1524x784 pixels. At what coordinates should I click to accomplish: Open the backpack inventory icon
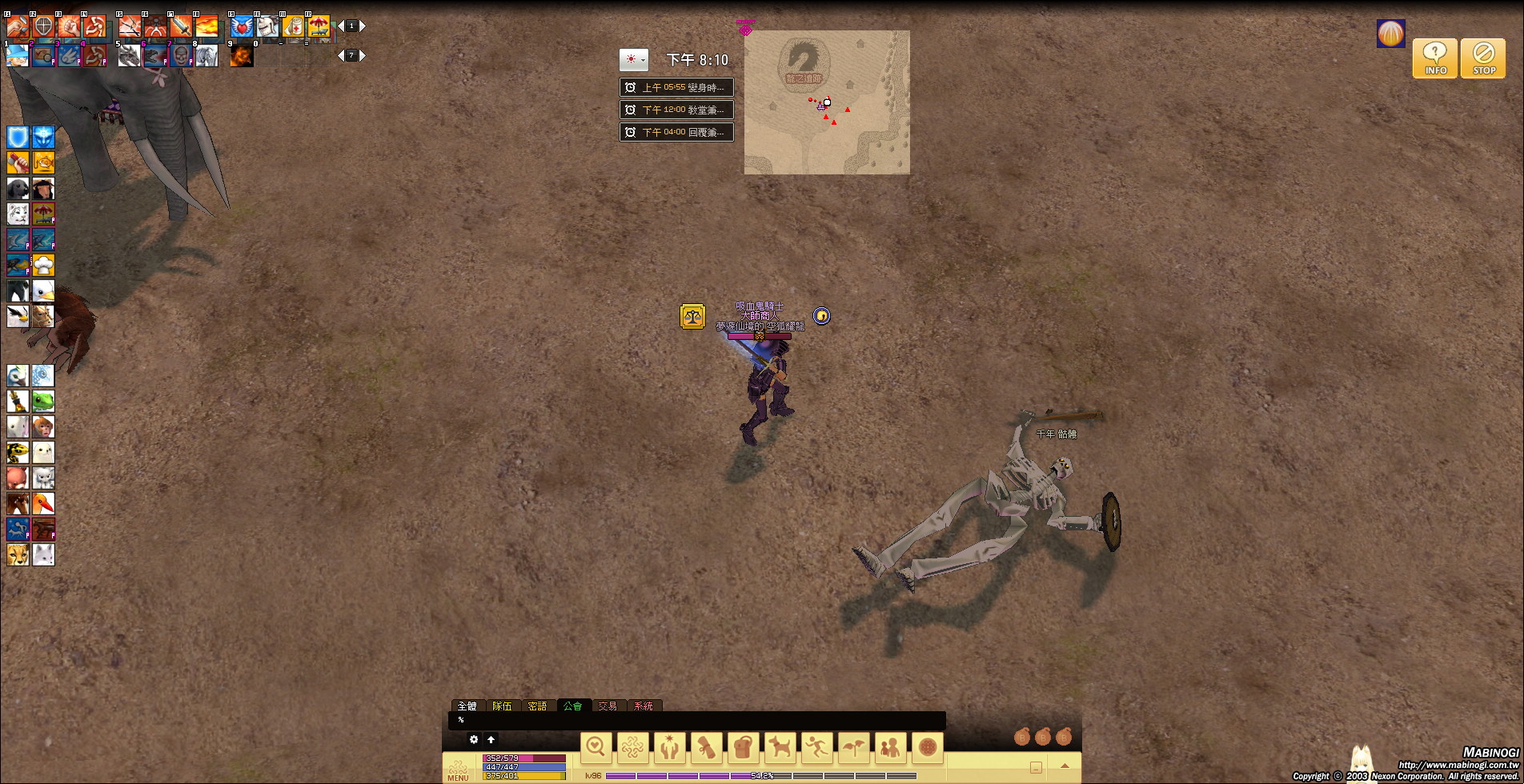pos(743,747)
